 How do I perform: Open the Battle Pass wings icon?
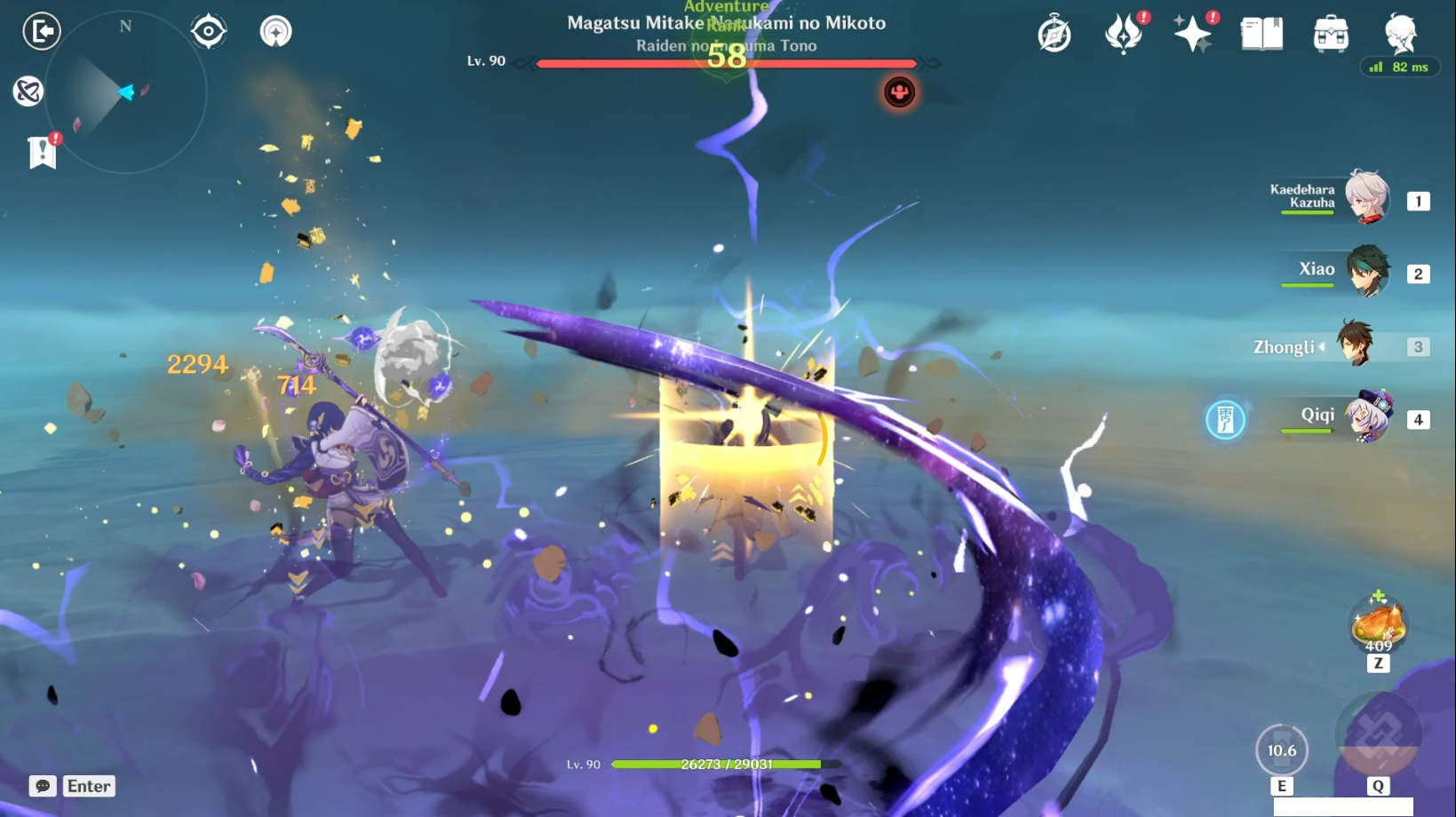(x=1125, y=32)
